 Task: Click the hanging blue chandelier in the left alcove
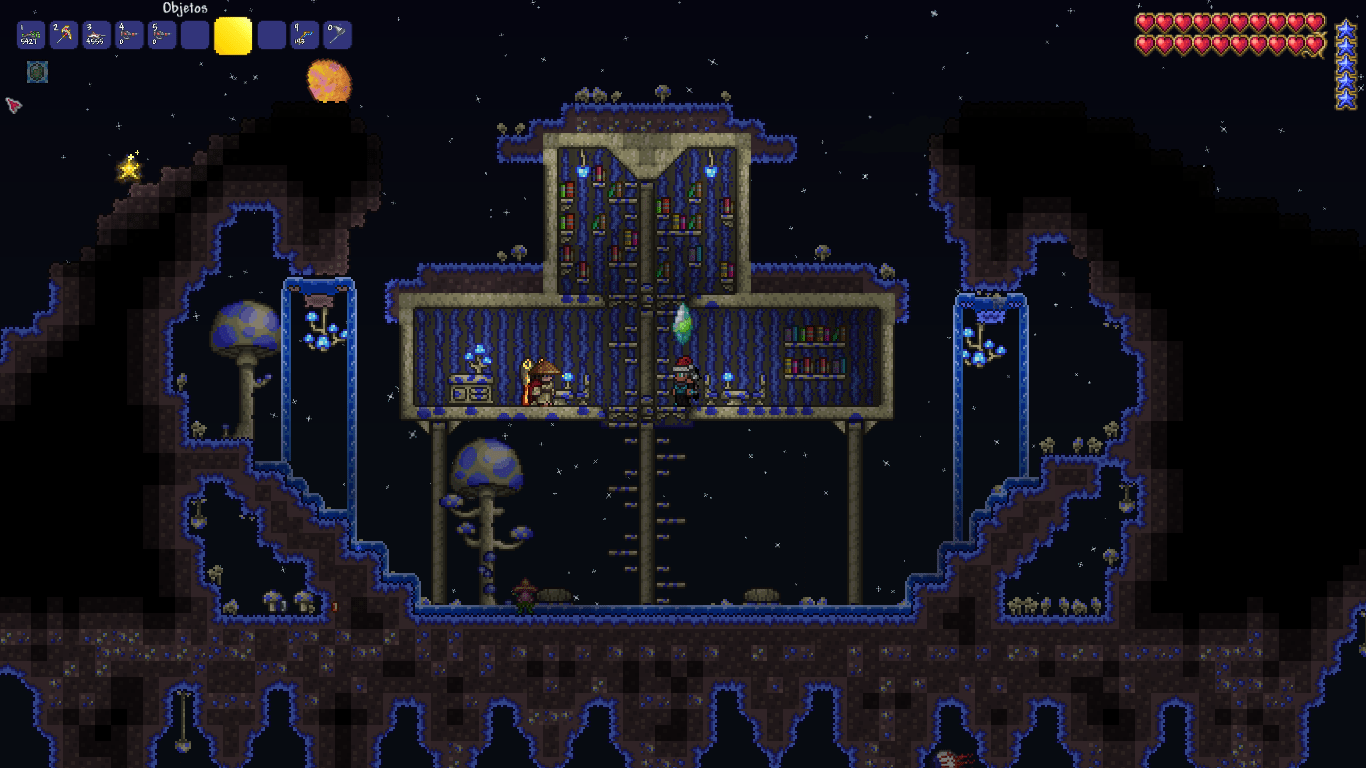tap(320, 330)
